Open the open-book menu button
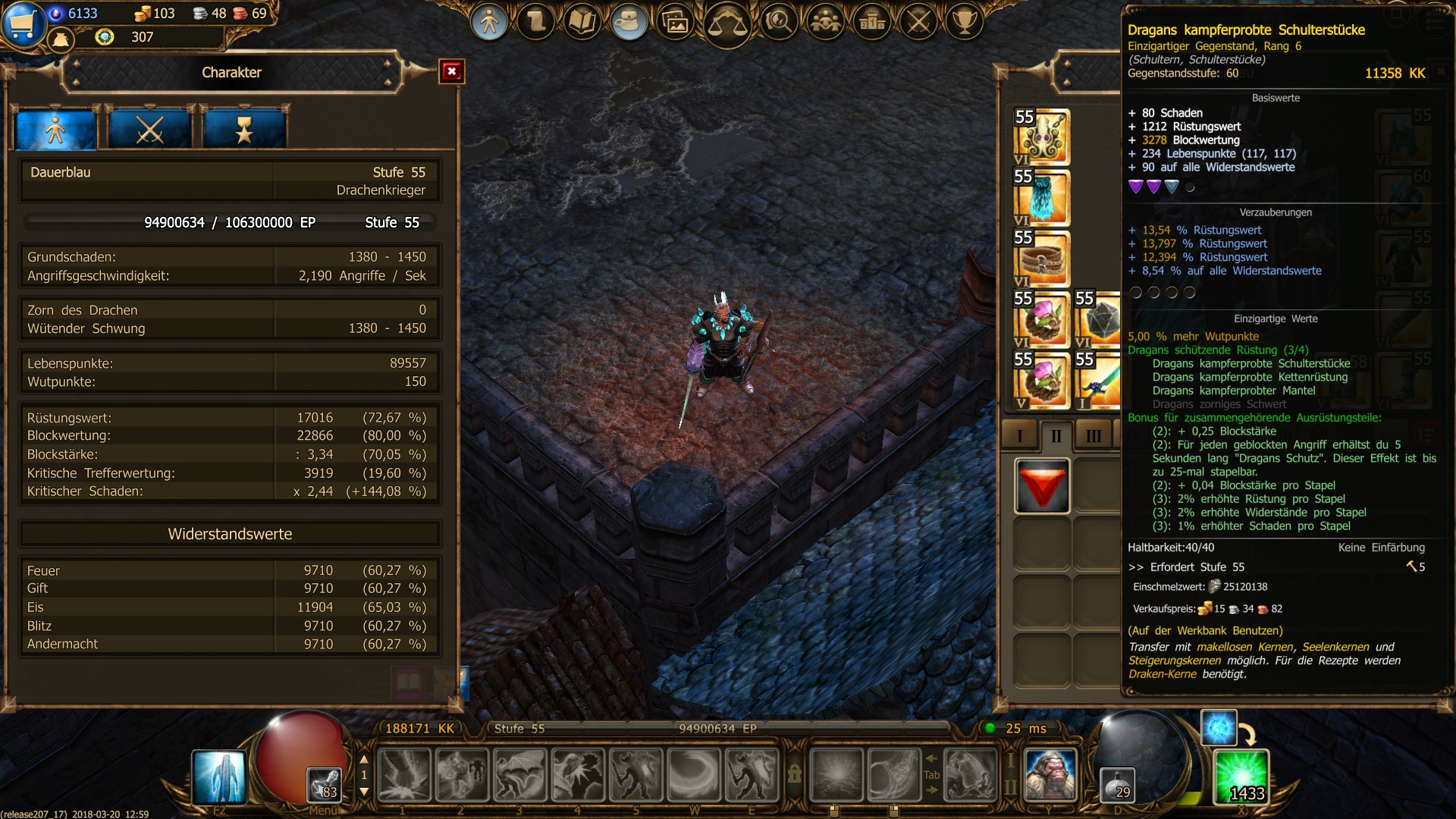The width and height of the screenshot is (1456, 819). point(582,21)
